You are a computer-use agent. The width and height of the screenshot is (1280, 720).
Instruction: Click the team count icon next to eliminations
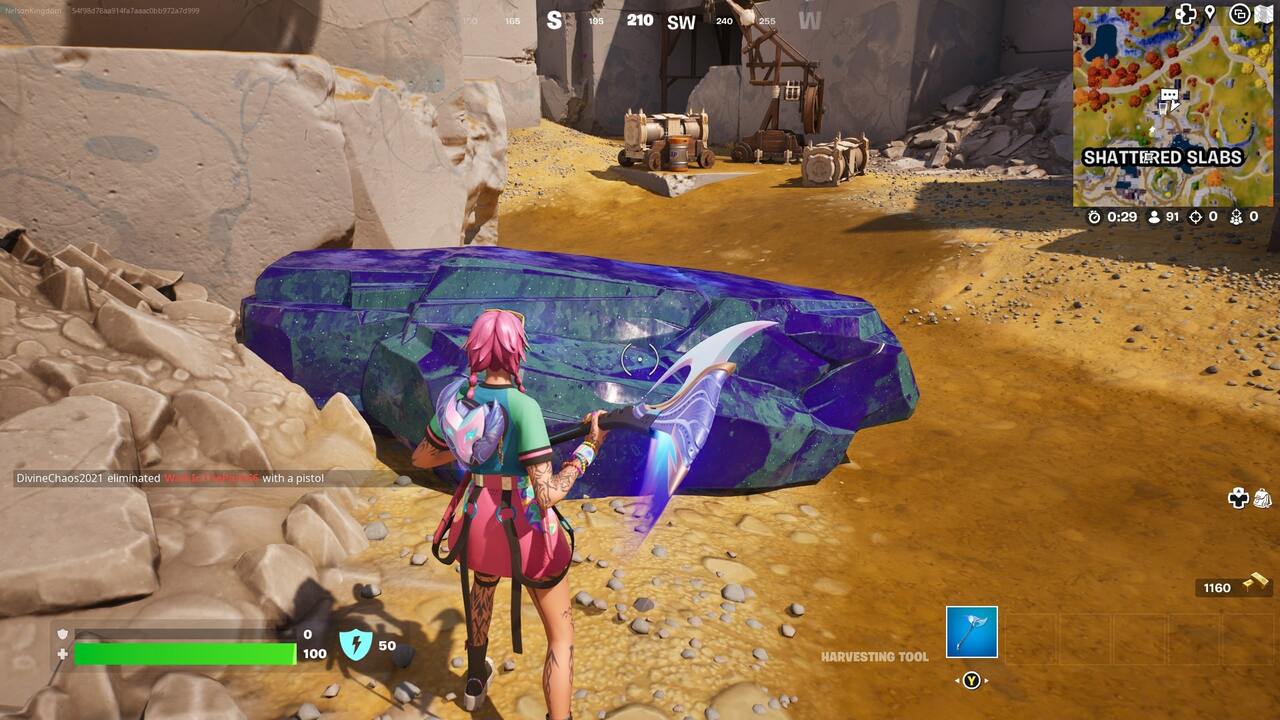(x=1237, y=217)
